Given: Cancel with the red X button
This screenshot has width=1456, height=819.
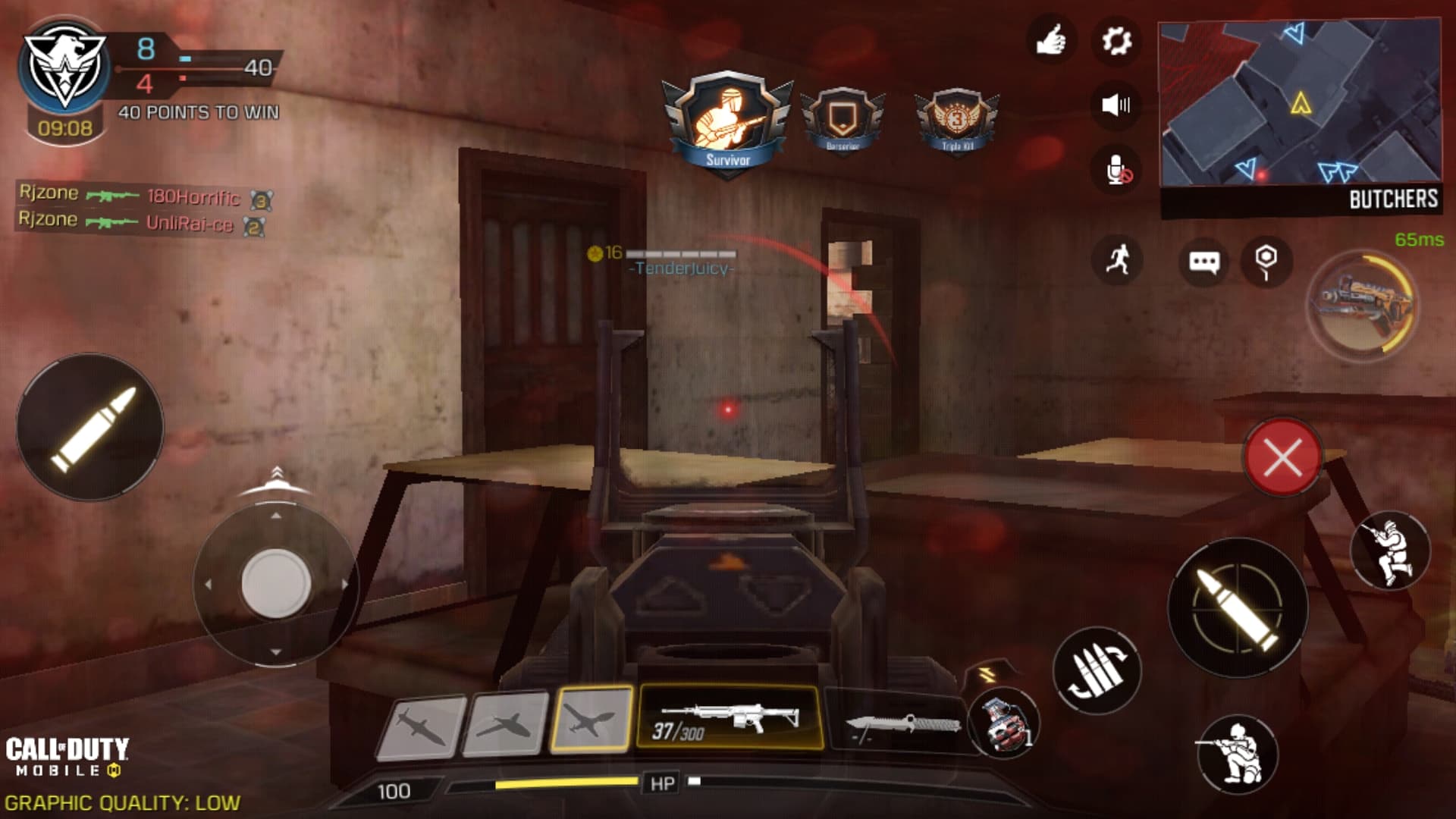Looking at the screenshot, I should (1282, 457).
